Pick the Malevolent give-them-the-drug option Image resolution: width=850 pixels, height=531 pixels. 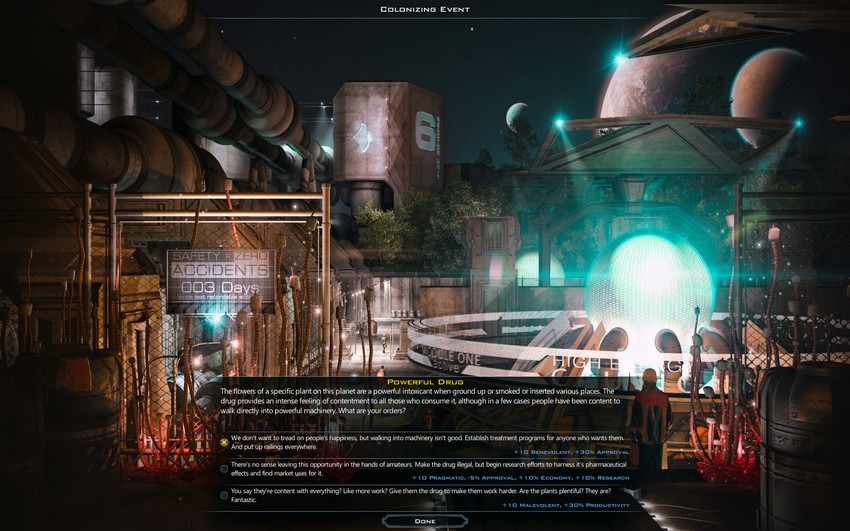point(225,494)
